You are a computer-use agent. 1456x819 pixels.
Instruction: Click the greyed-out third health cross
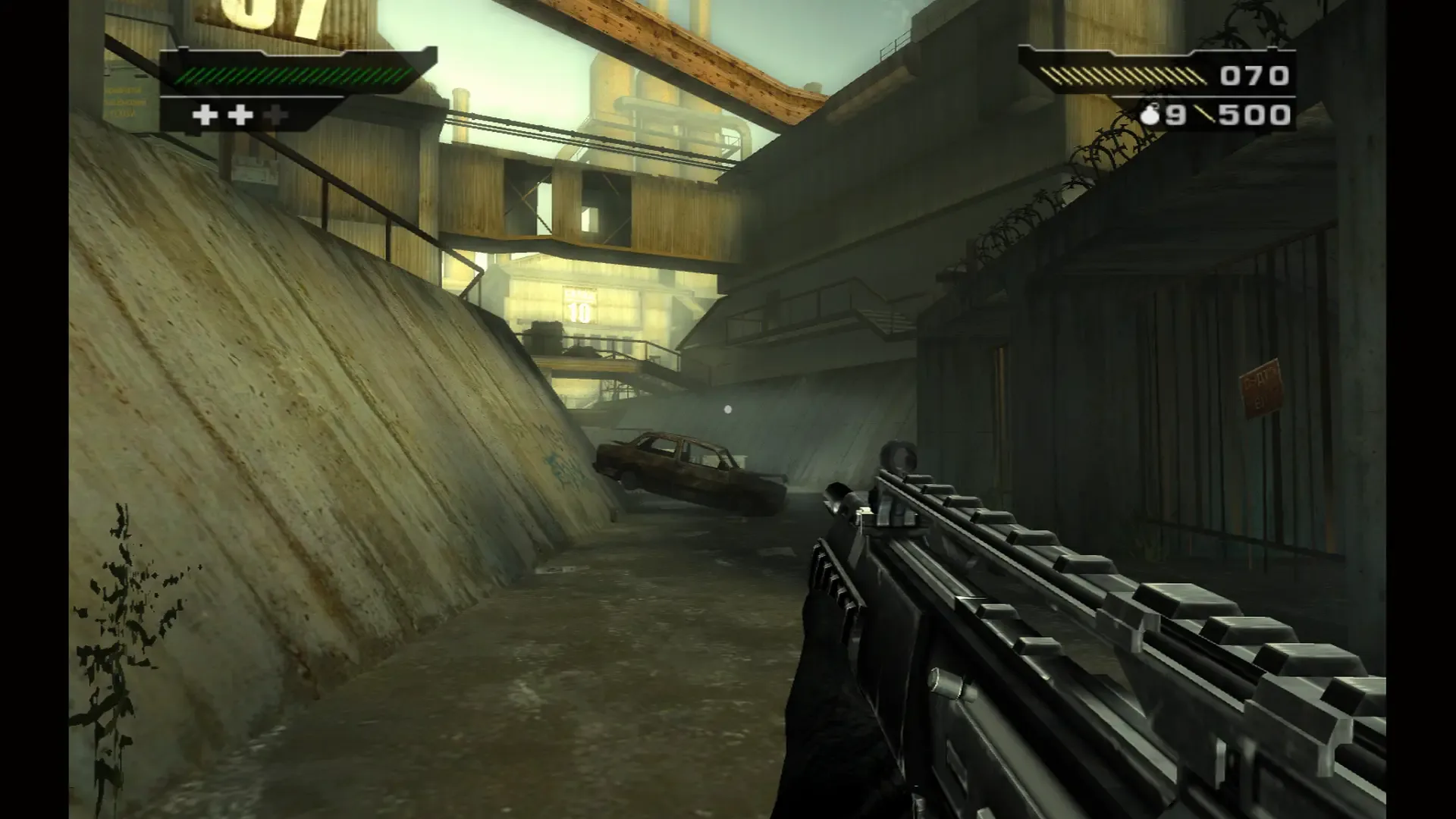click(x=275, y=116)
